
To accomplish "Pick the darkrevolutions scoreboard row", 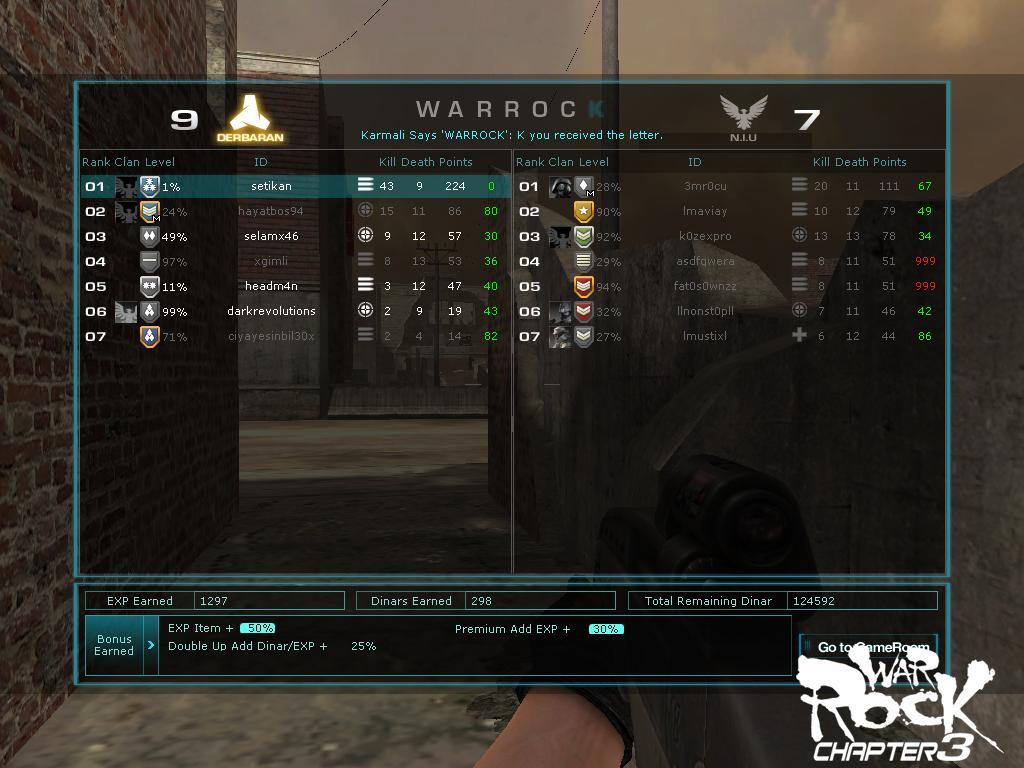I will [271, 311].
